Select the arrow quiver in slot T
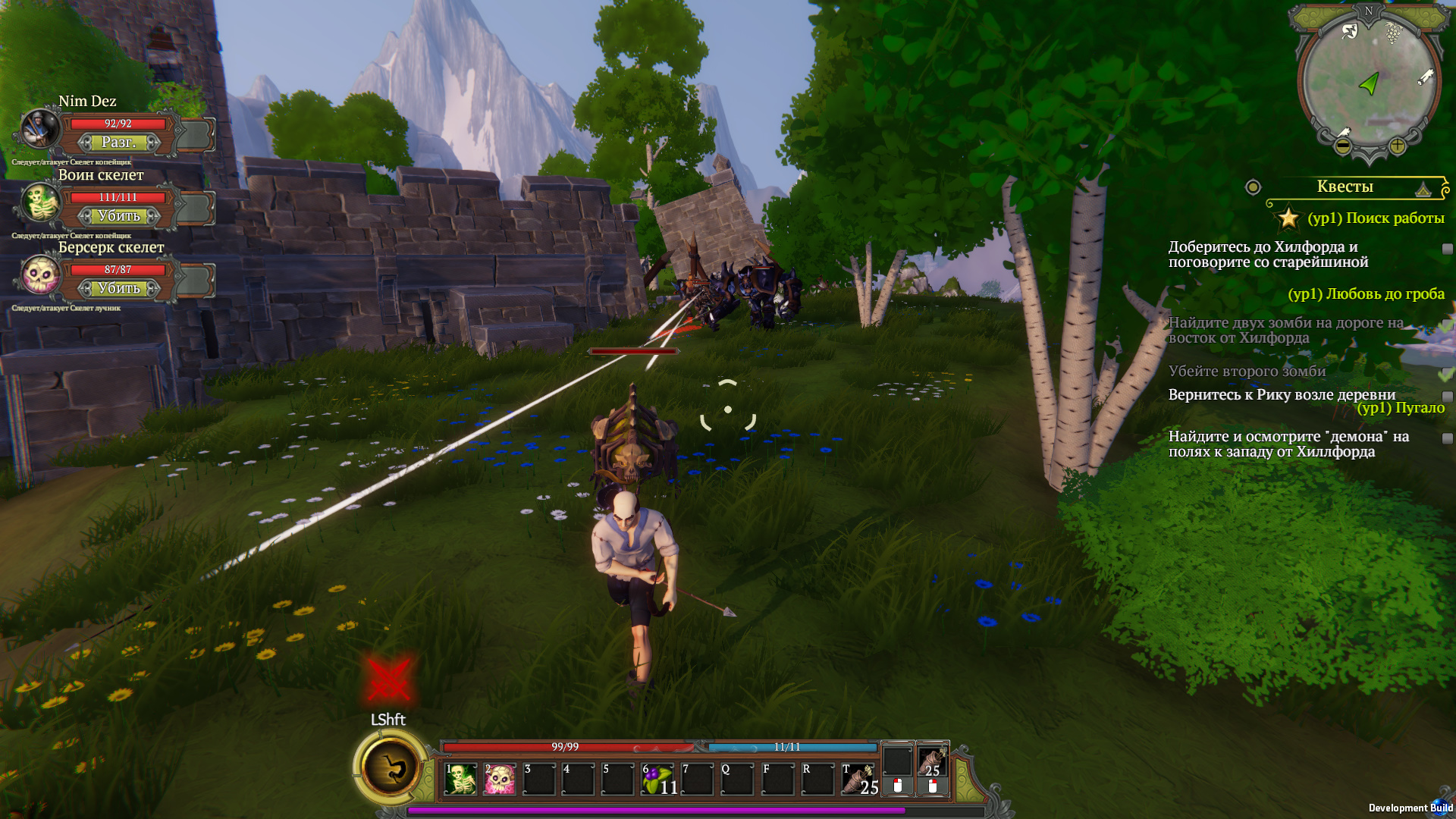This screenshot has width=1456, height=819. (858, 779)
